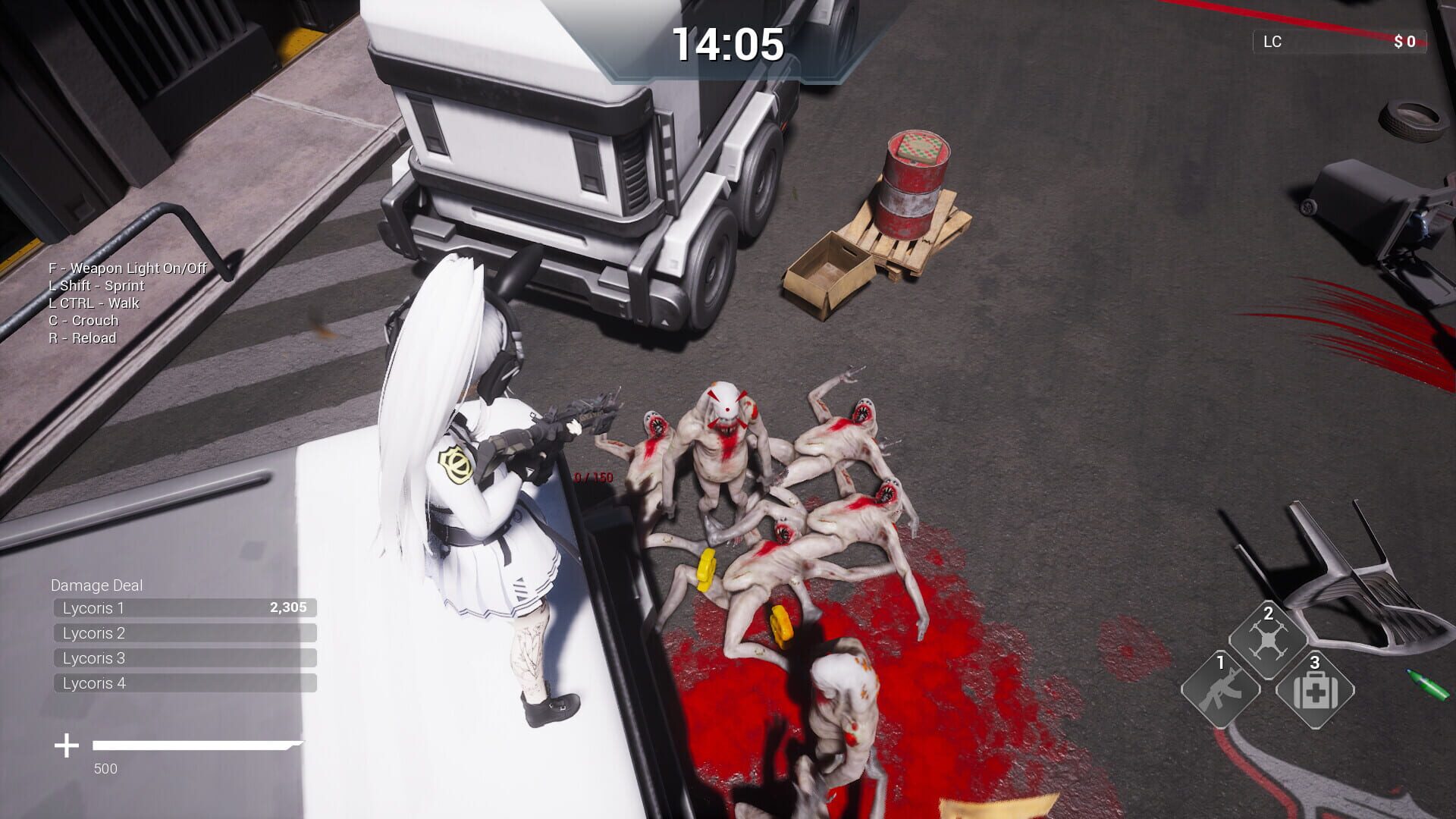Click the LC currency indicator
1456x819 pixels.
[x=1271, y=42]
